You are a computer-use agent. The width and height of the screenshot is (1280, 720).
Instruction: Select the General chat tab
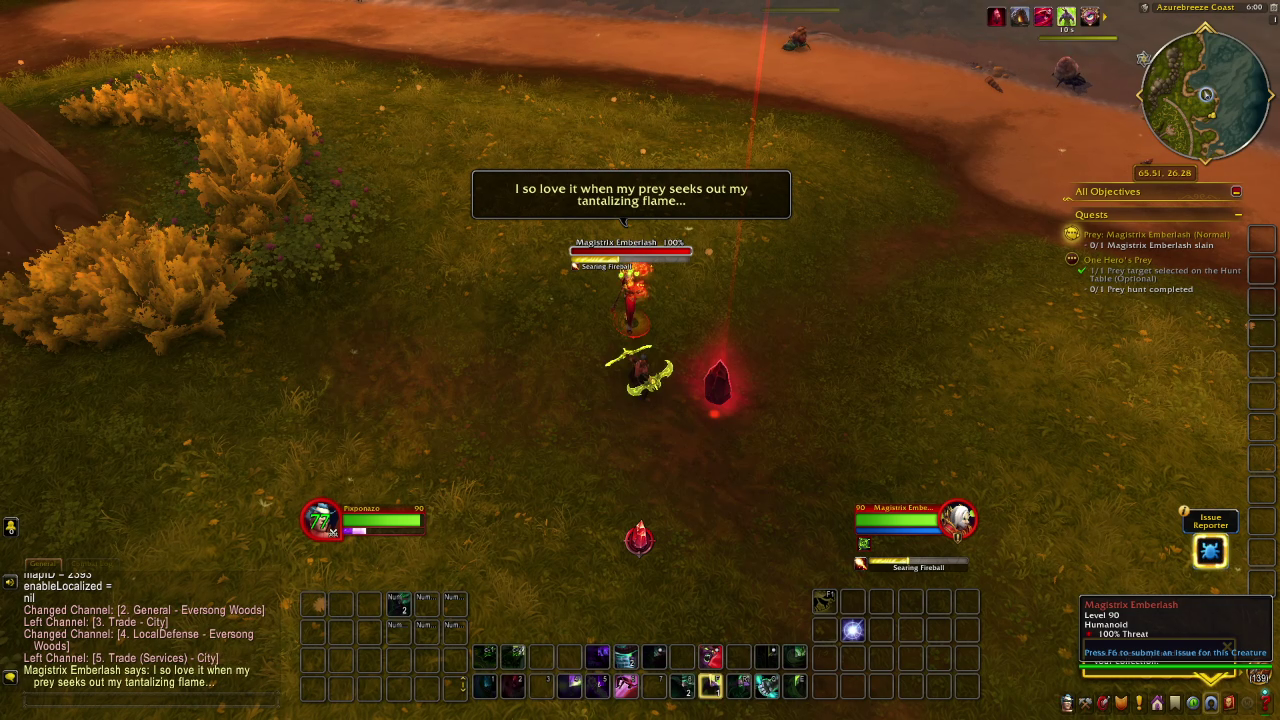42,564
